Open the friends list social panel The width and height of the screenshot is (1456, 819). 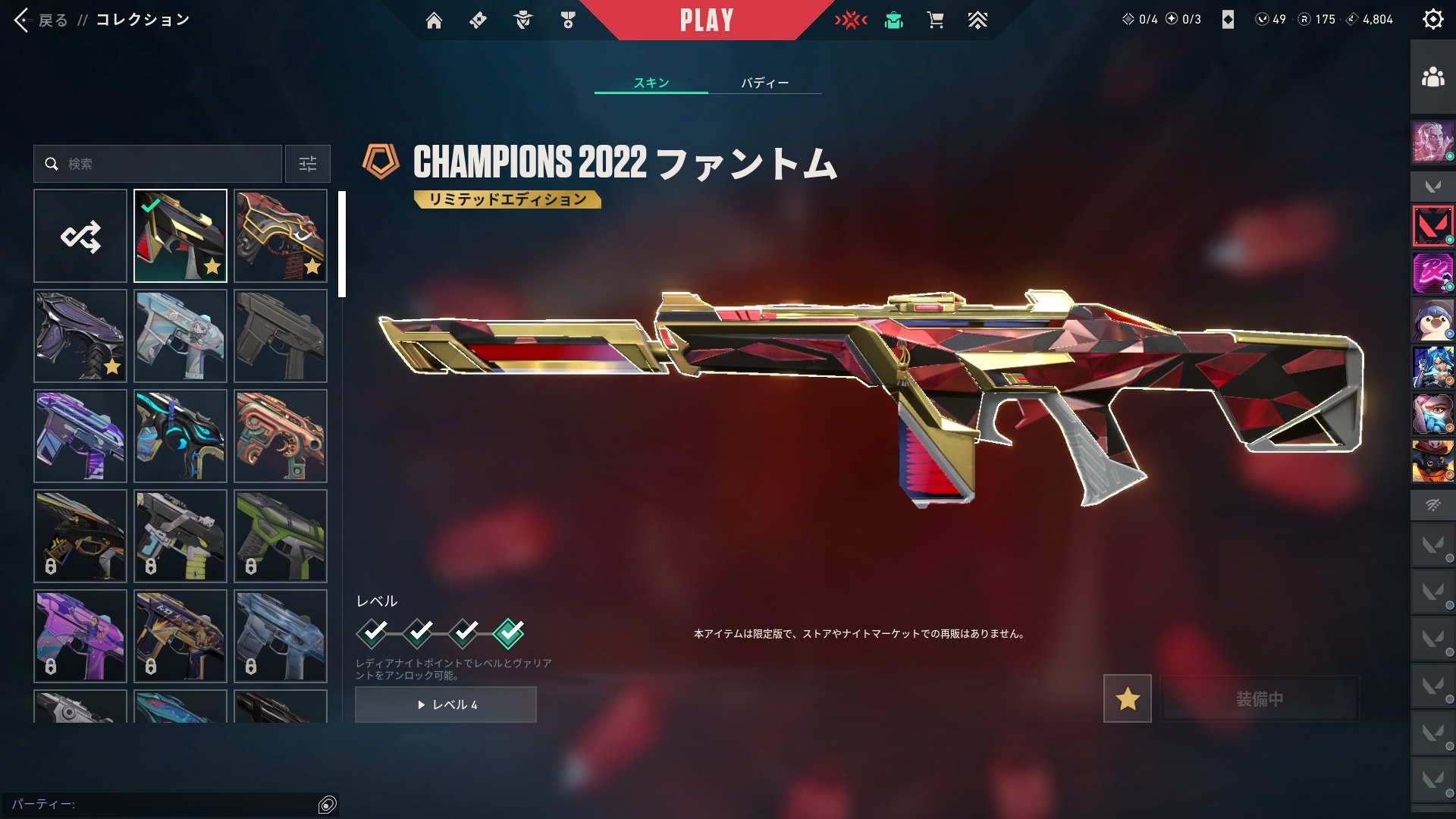coord(1432,77)
